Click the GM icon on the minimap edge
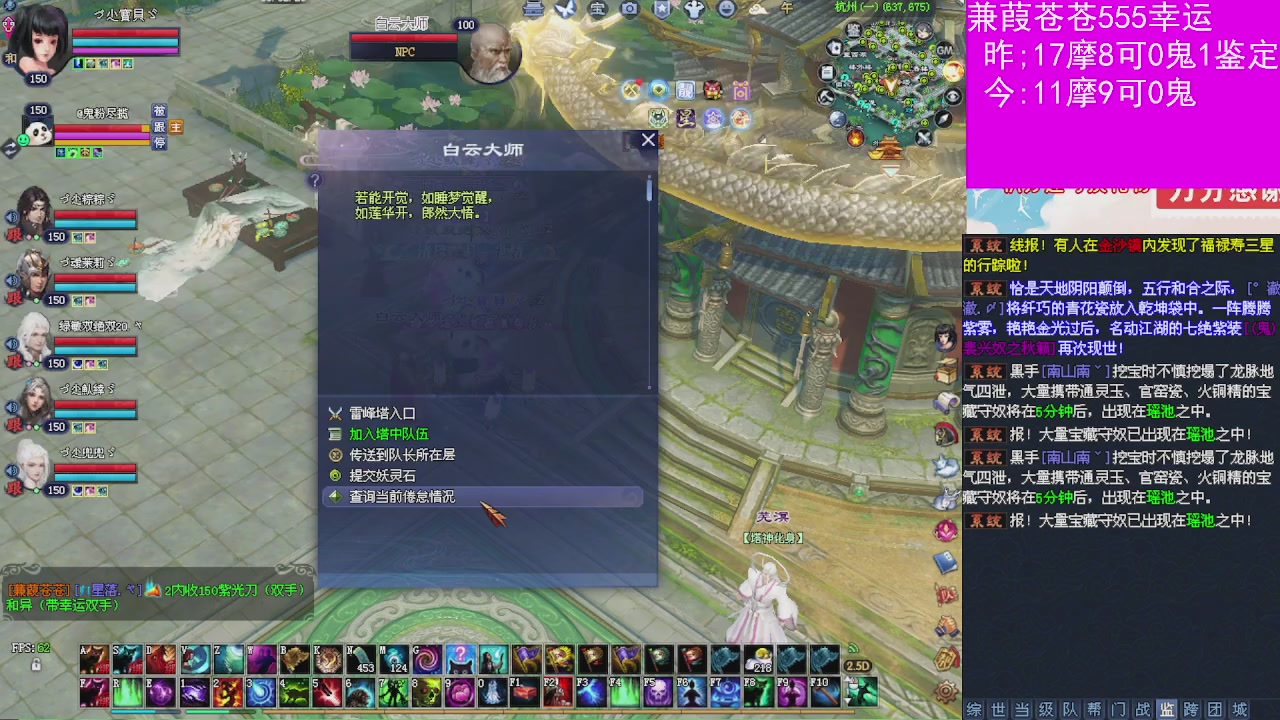This screenshot has width=1280, height=720. [944, 51]
